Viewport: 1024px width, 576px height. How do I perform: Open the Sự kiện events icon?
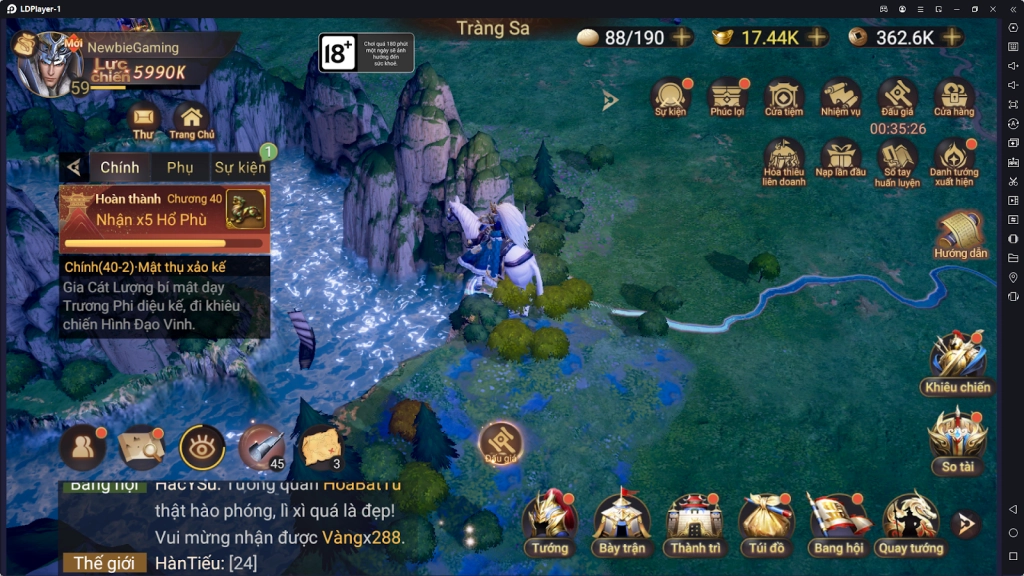click(x=671, y=97)
